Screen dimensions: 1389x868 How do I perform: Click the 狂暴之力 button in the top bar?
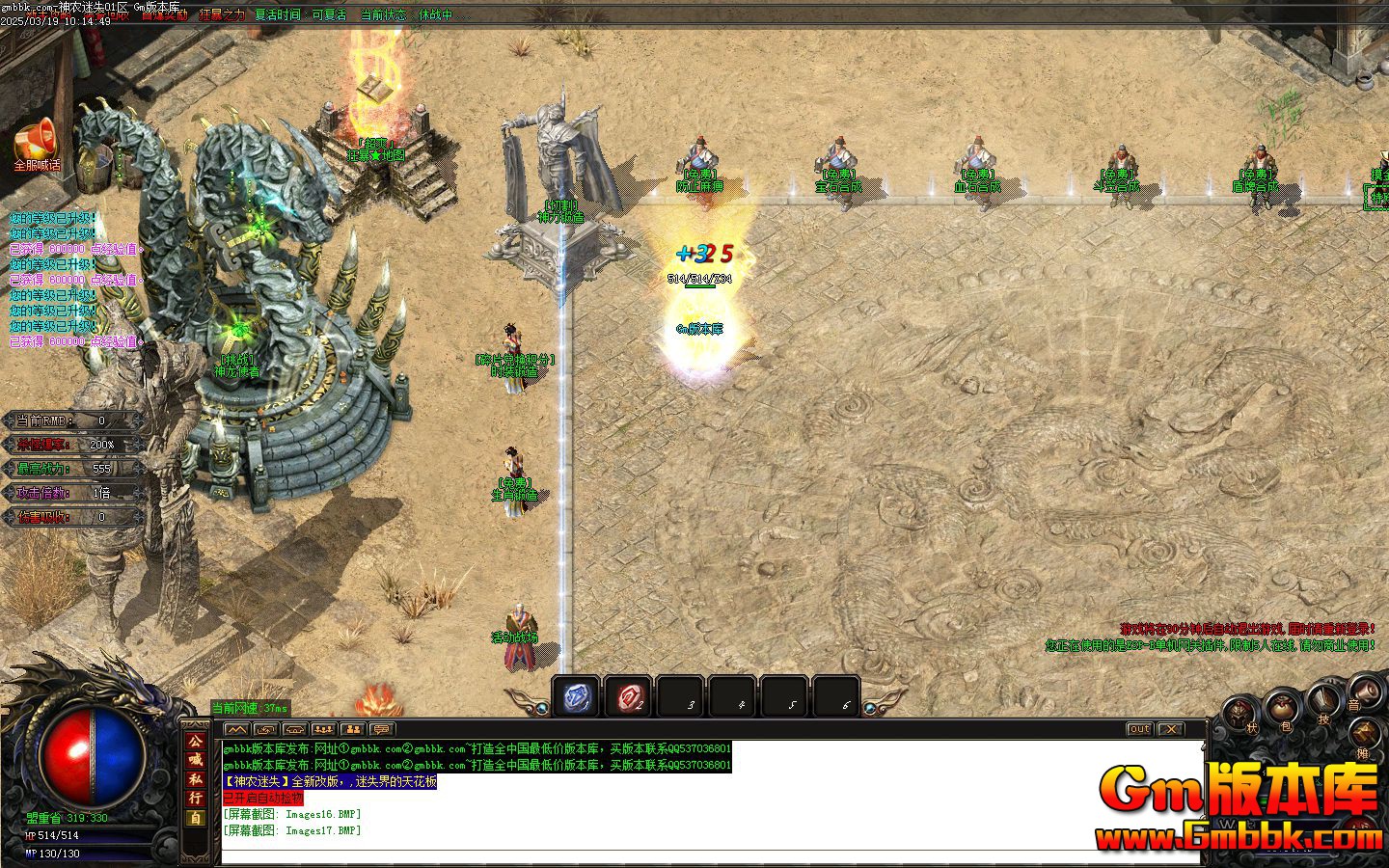(223, 15)
